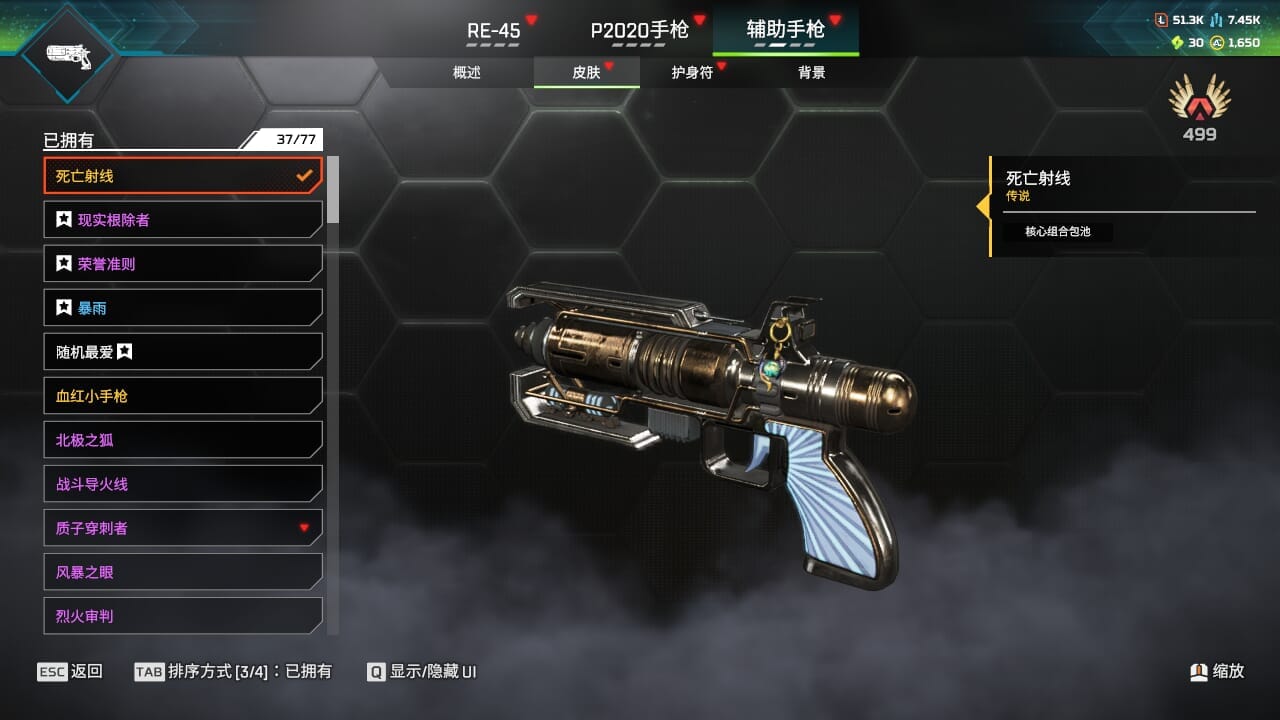The height and width of the screenshot is (720, 1280).
Task: Select the 荣誉准则 skin entry
Action: pos(183,264)
